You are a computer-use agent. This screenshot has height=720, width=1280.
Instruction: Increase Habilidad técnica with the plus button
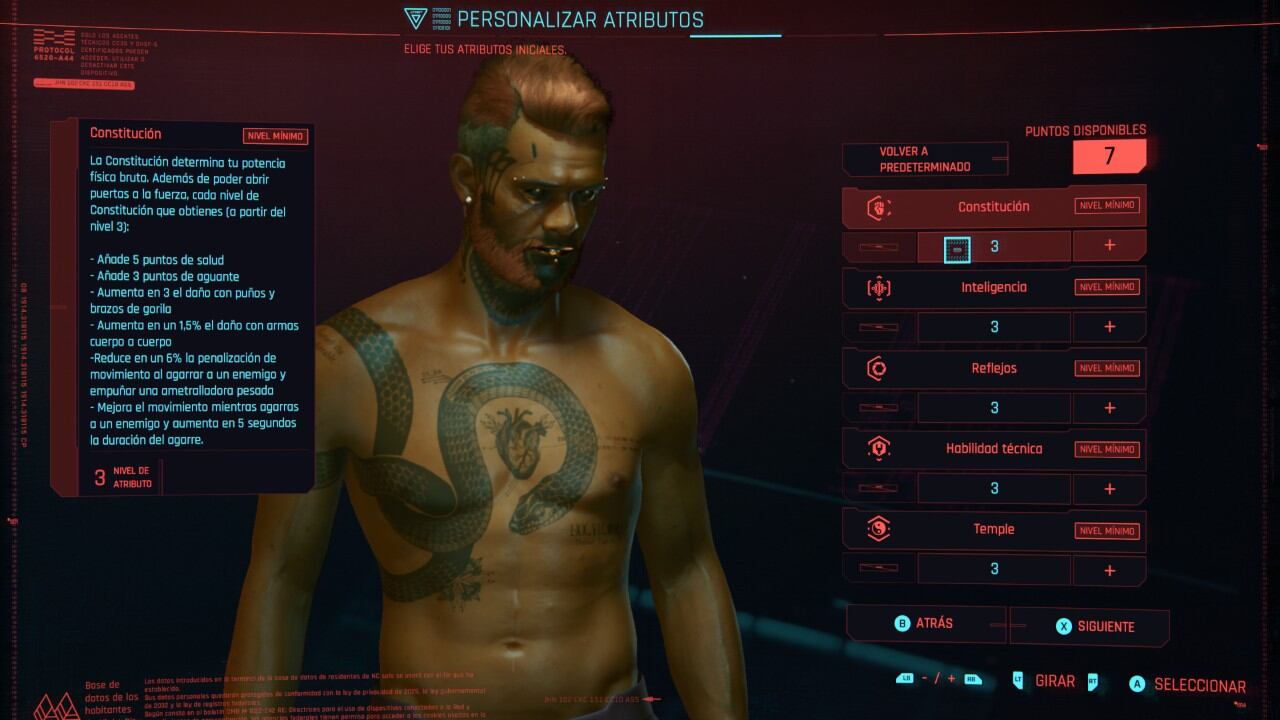(x=1109, y=488)
